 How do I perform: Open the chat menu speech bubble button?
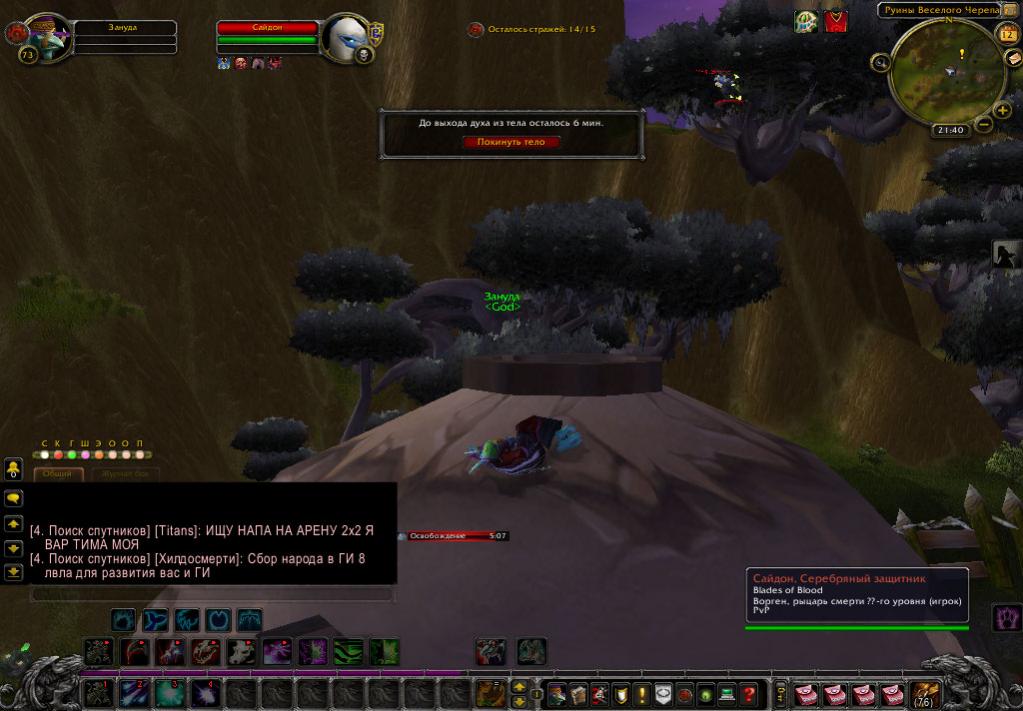pyautogui.click(x=14, y=497)
